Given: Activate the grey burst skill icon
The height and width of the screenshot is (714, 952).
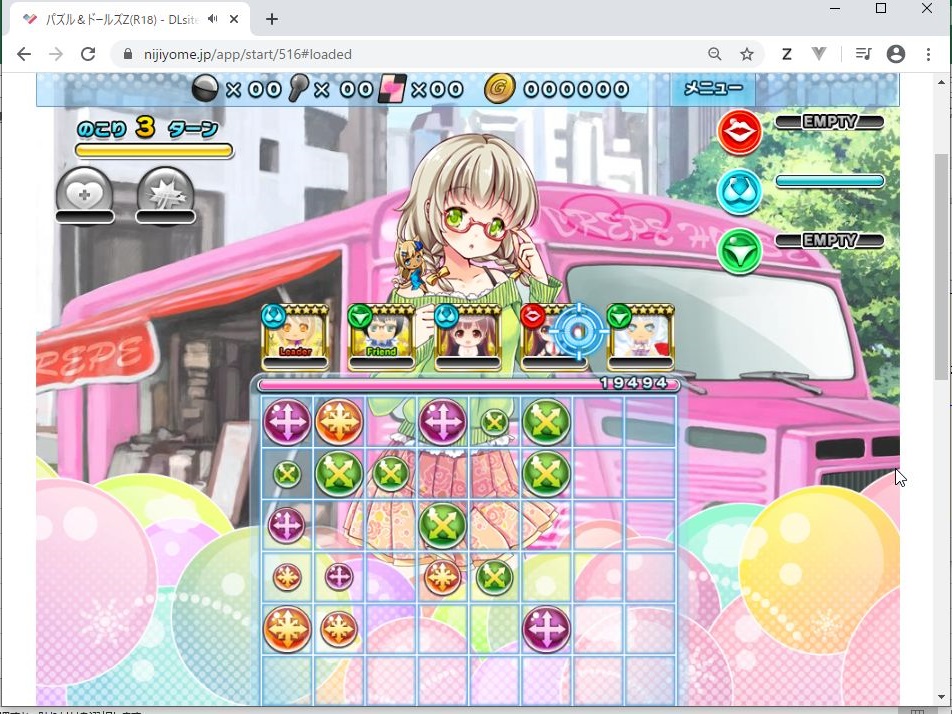Looking at the screenshot, I should pyautogui.click(x=165, y=192).
